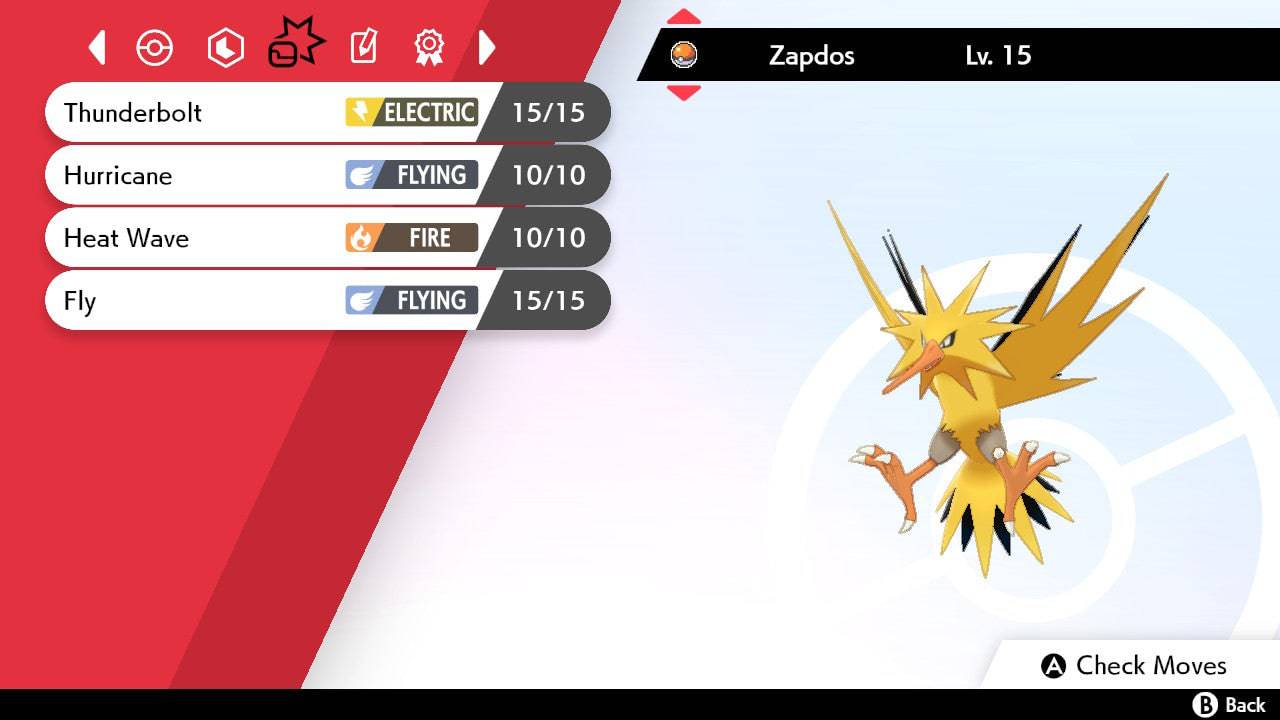Click the right arrow to view next page

(x=487, y=46)
